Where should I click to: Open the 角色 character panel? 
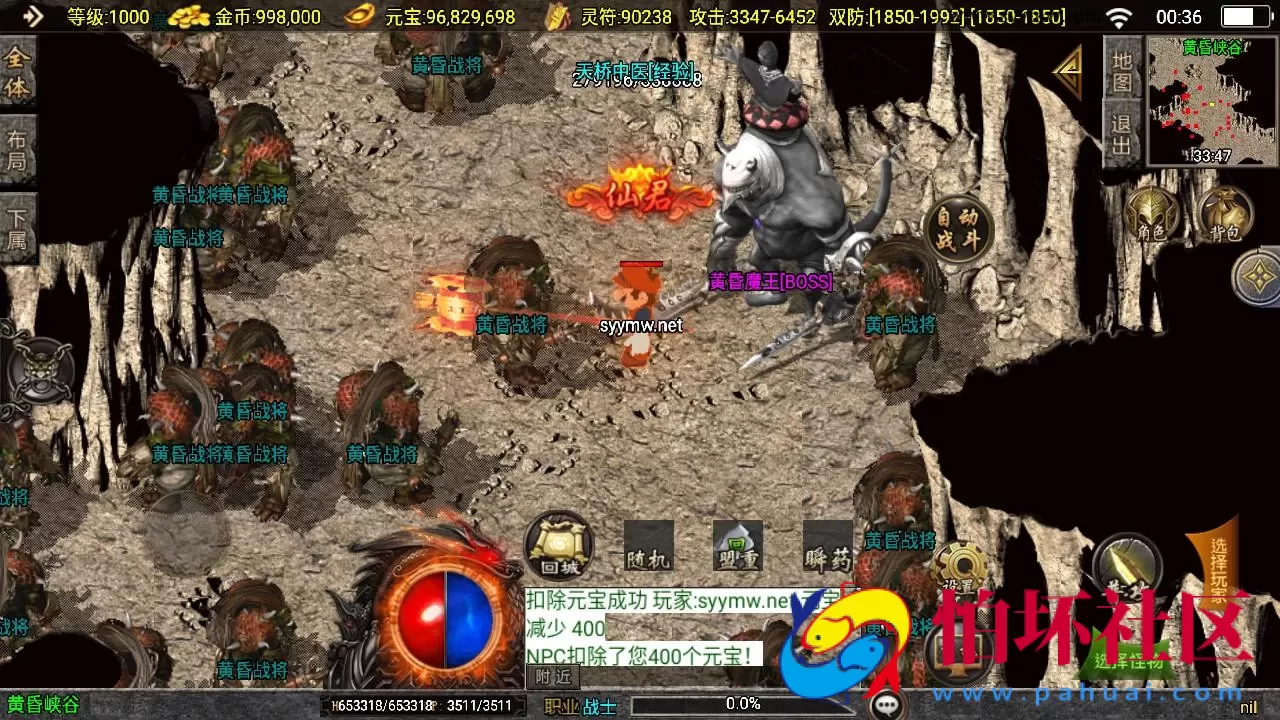1152,216
